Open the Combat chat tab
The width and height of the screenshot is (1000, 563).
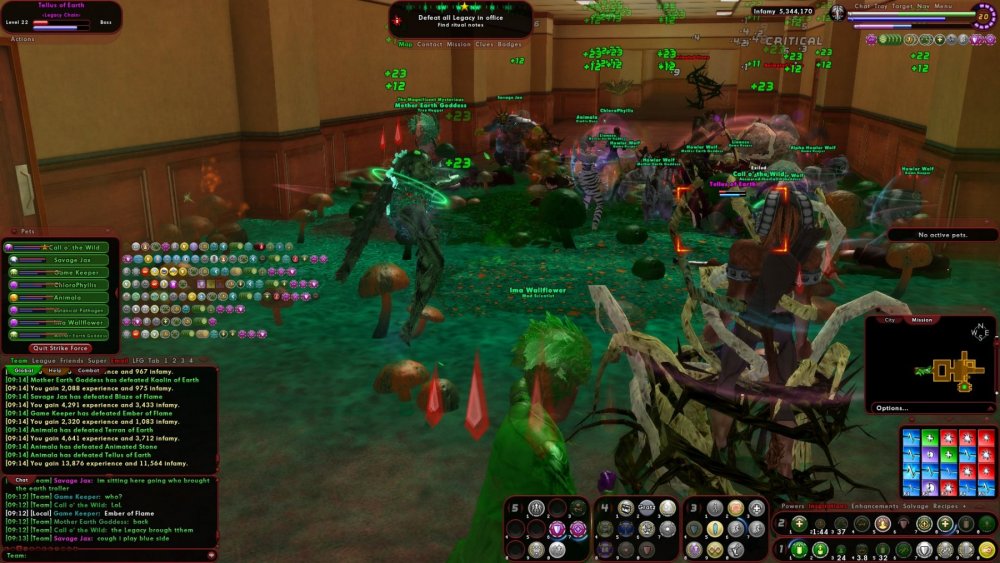[89, 370]
